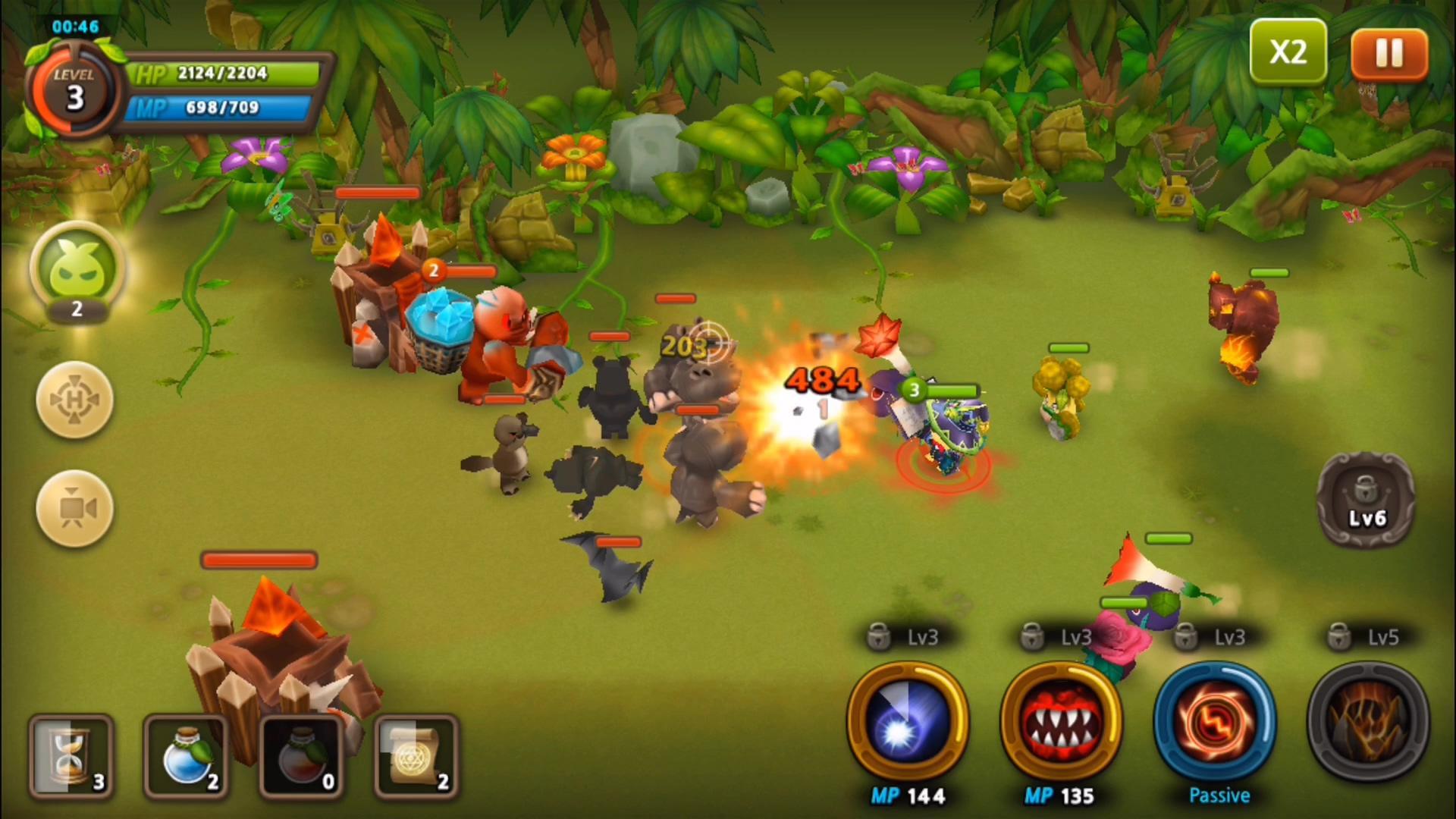1456x819 pixels.
Task: Enable the camera recording mode
Action: [74, 508]
